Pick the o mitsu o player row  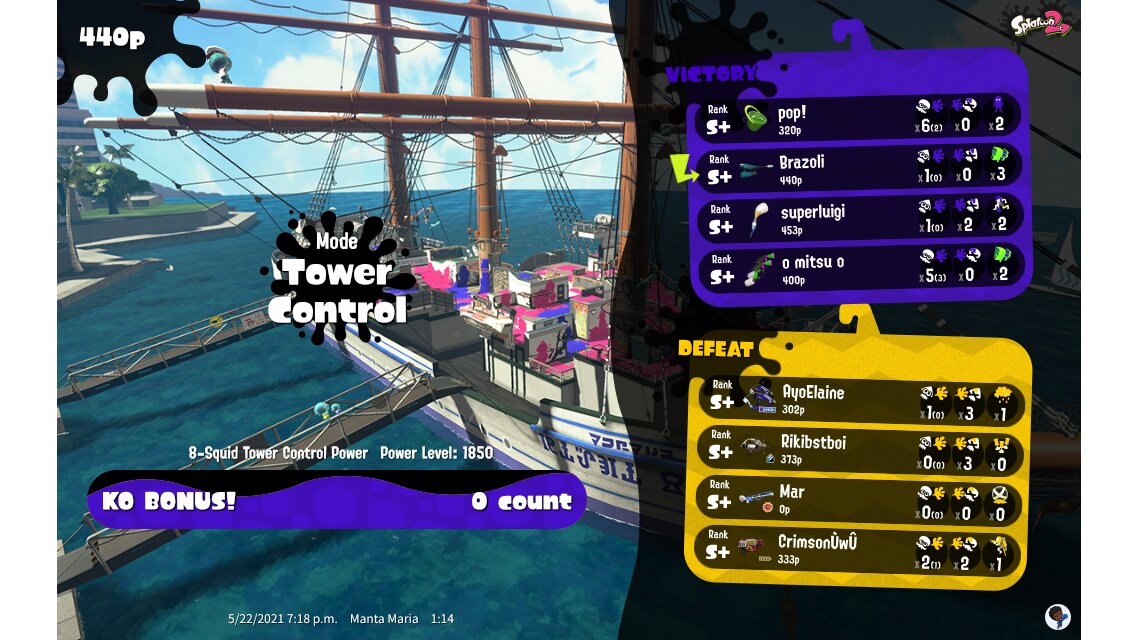pyautogui.click(x=858, y=269)
